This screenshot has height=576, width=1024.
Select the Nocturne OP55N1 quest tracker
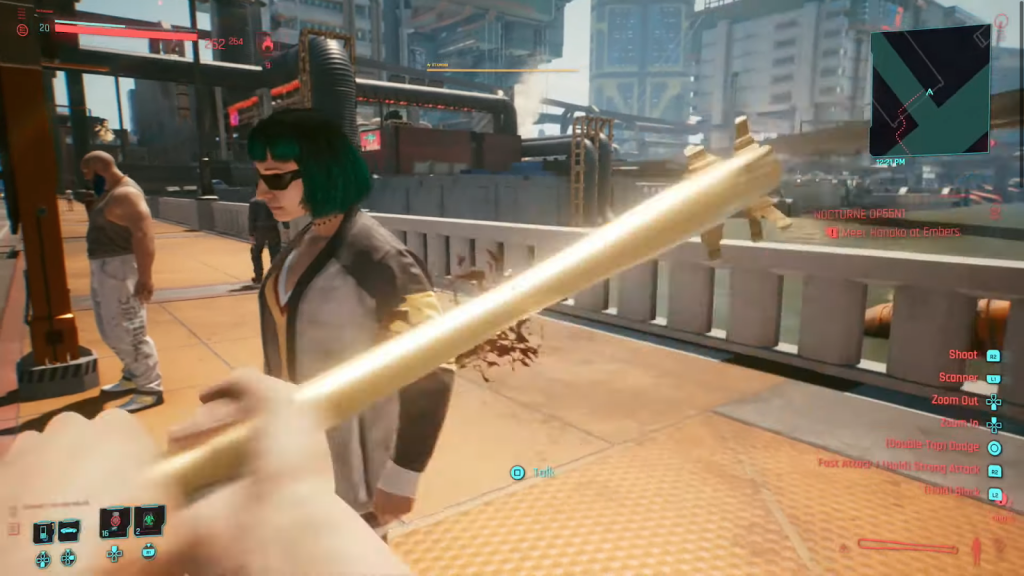[x=860, y=214]
